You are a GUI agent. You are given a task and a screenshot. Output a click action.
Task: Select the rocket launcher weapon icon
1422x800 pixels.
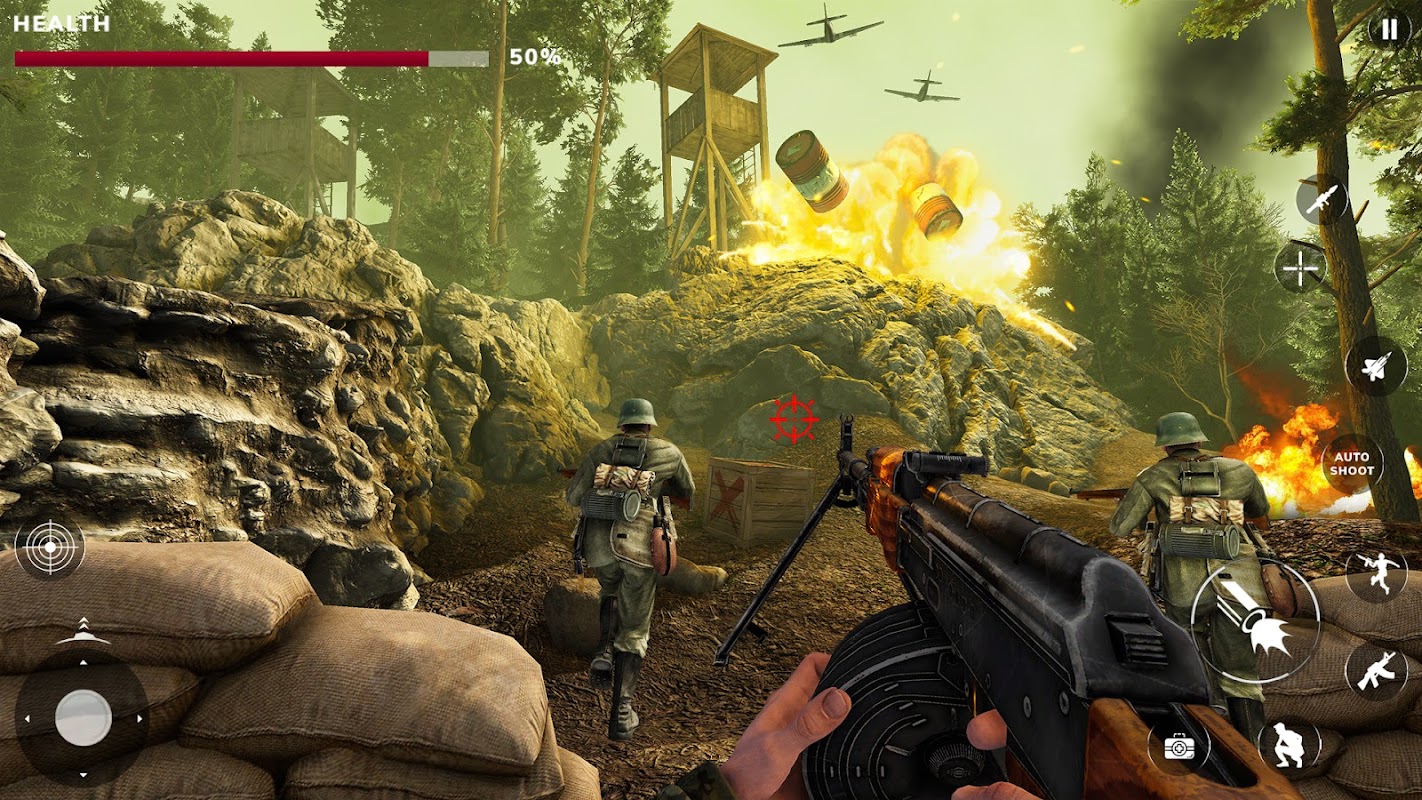1322,199
